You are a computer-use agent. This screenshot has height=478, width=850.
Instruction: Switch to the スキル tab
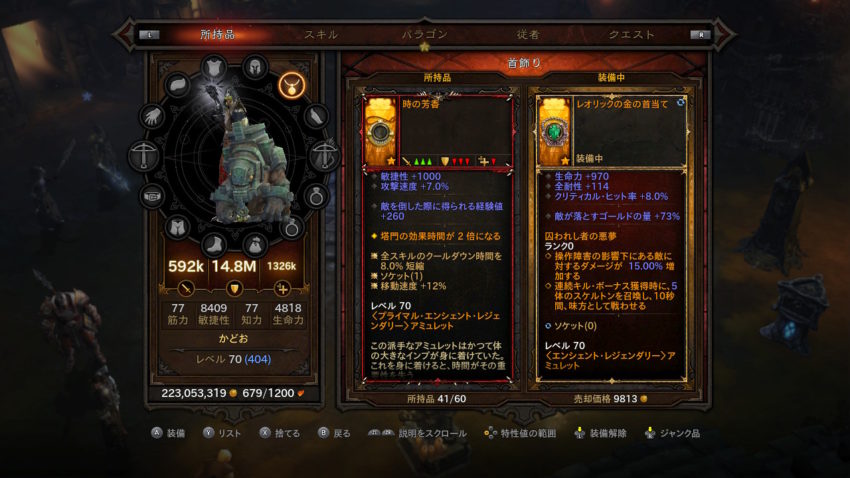[320, 34]
